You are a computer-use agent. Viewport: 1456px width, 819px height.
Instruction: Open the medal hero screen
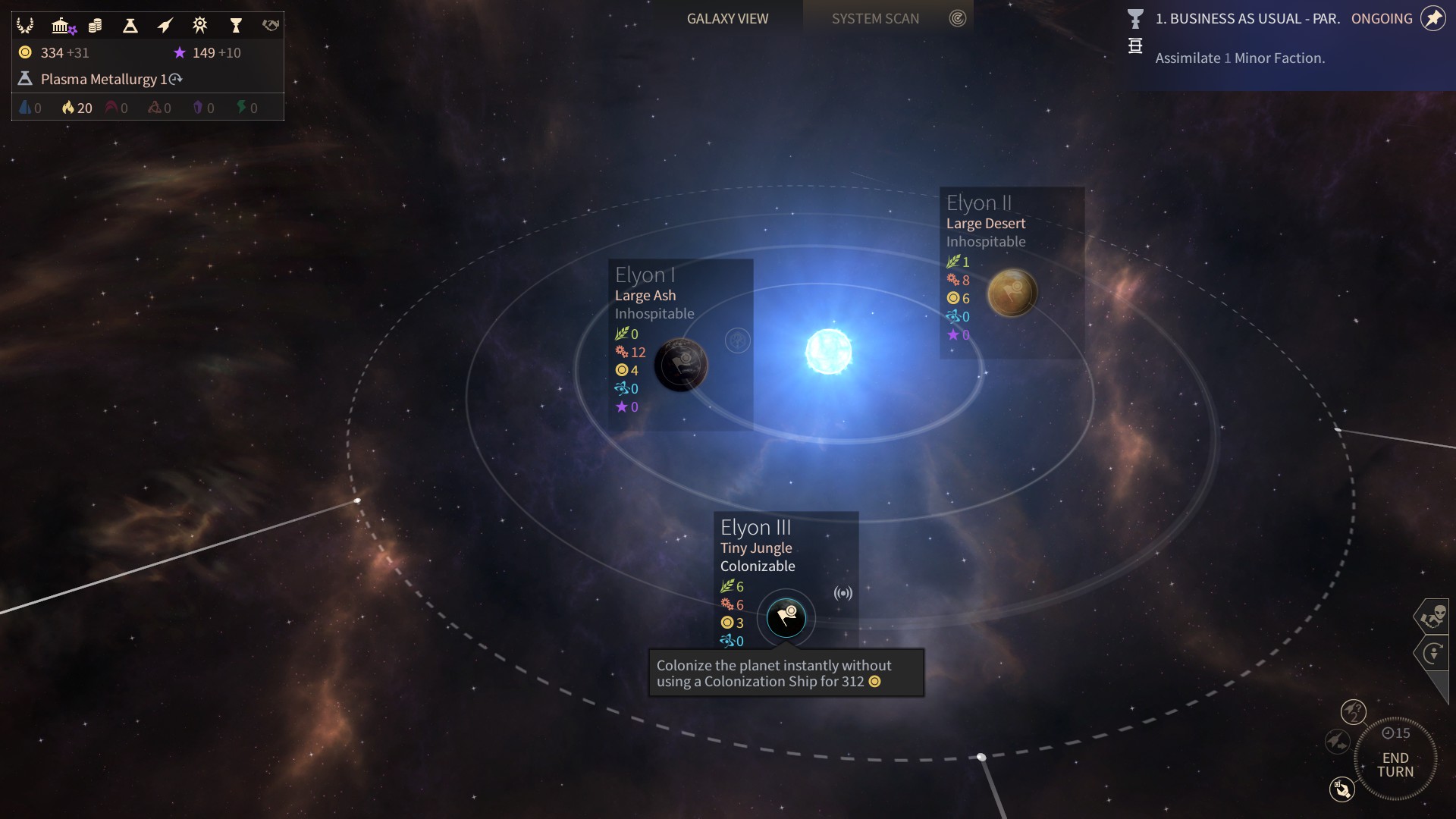(x=200, y=26)
